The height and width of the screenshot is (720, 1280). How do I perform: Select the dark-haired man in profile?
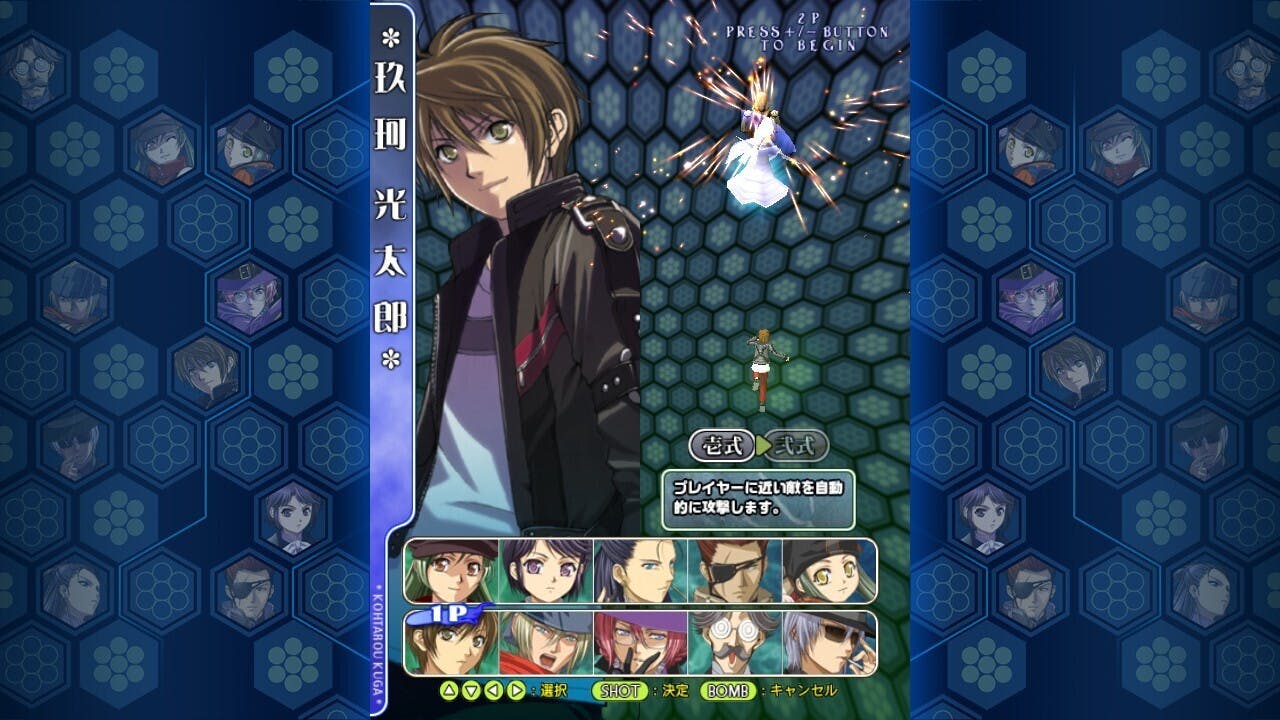[x=641, y=571]
